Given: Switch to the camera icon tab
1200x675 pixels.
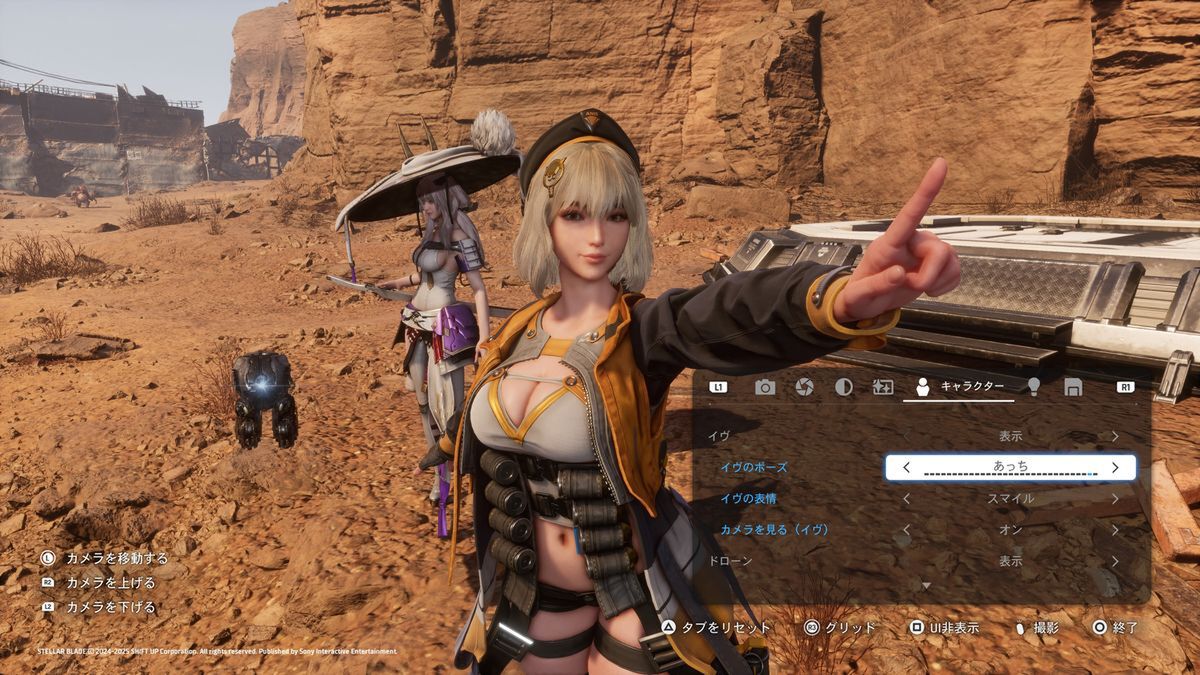Looking at the screenshot, I should coord(765,387).
